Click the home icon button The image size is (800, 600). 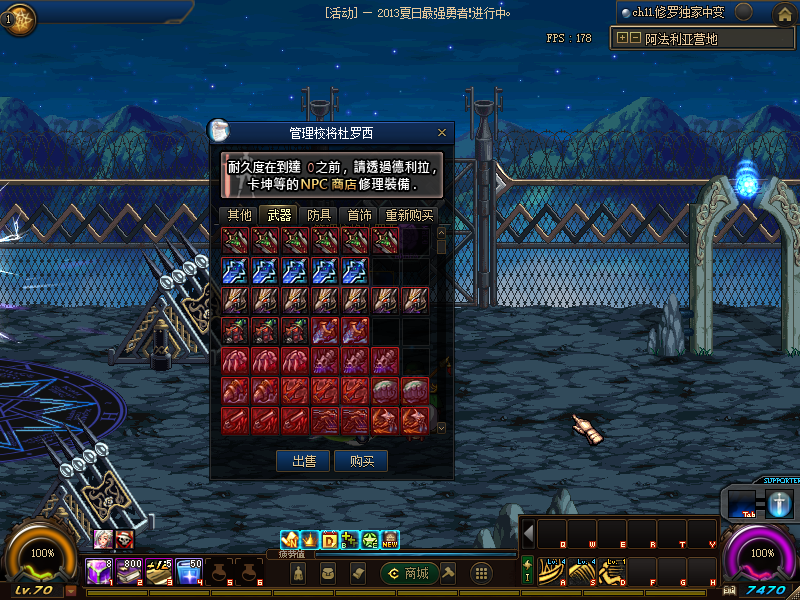pyautogui.click(x=784, y=14)
